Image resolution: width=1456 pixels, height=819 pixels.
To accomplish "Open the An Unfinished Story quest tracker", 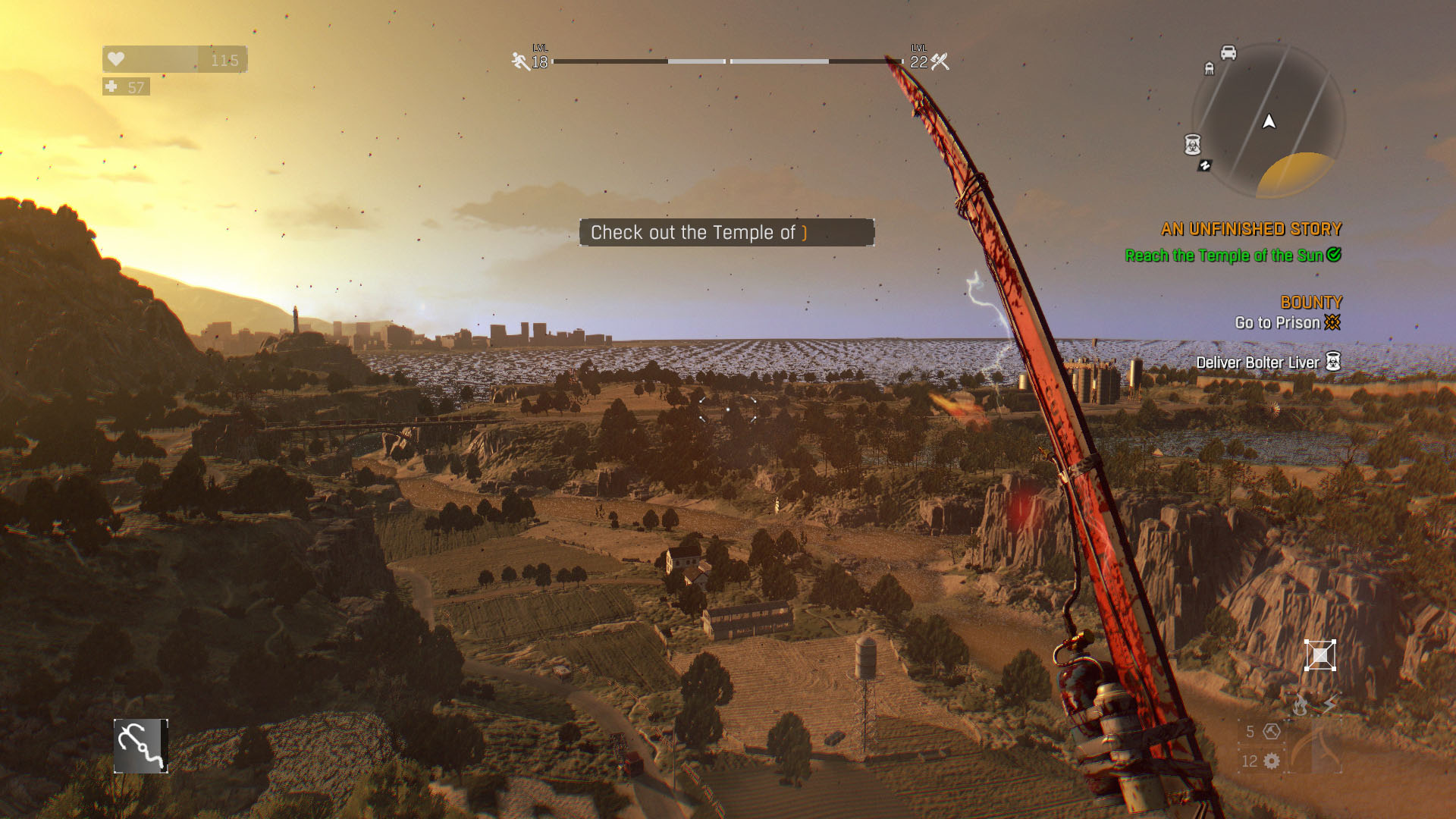I will (1251, 229).
